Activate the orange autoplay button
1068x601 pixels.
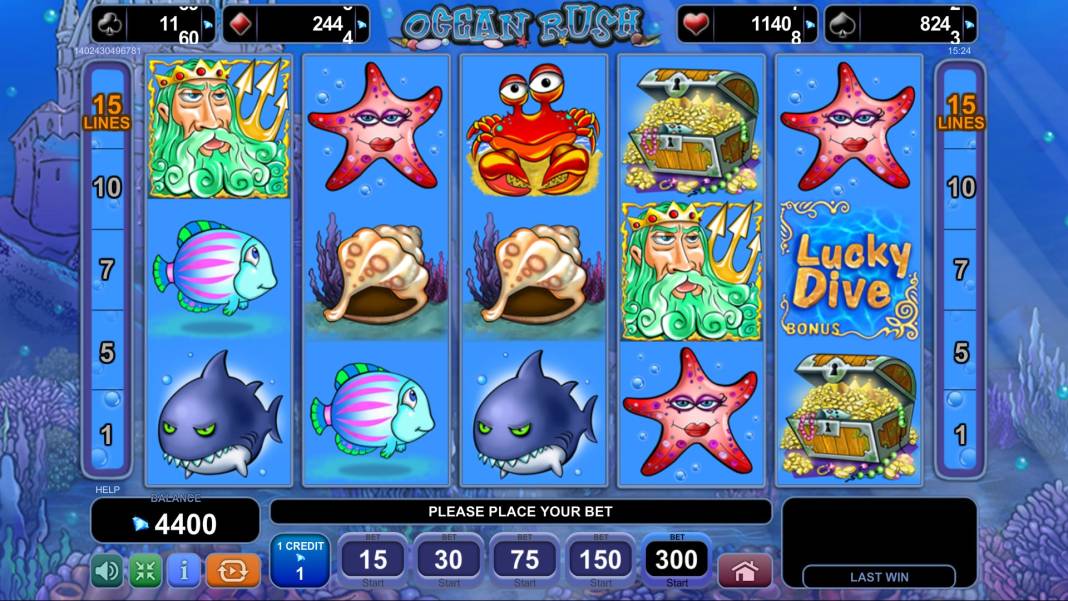tap(232, 571)
